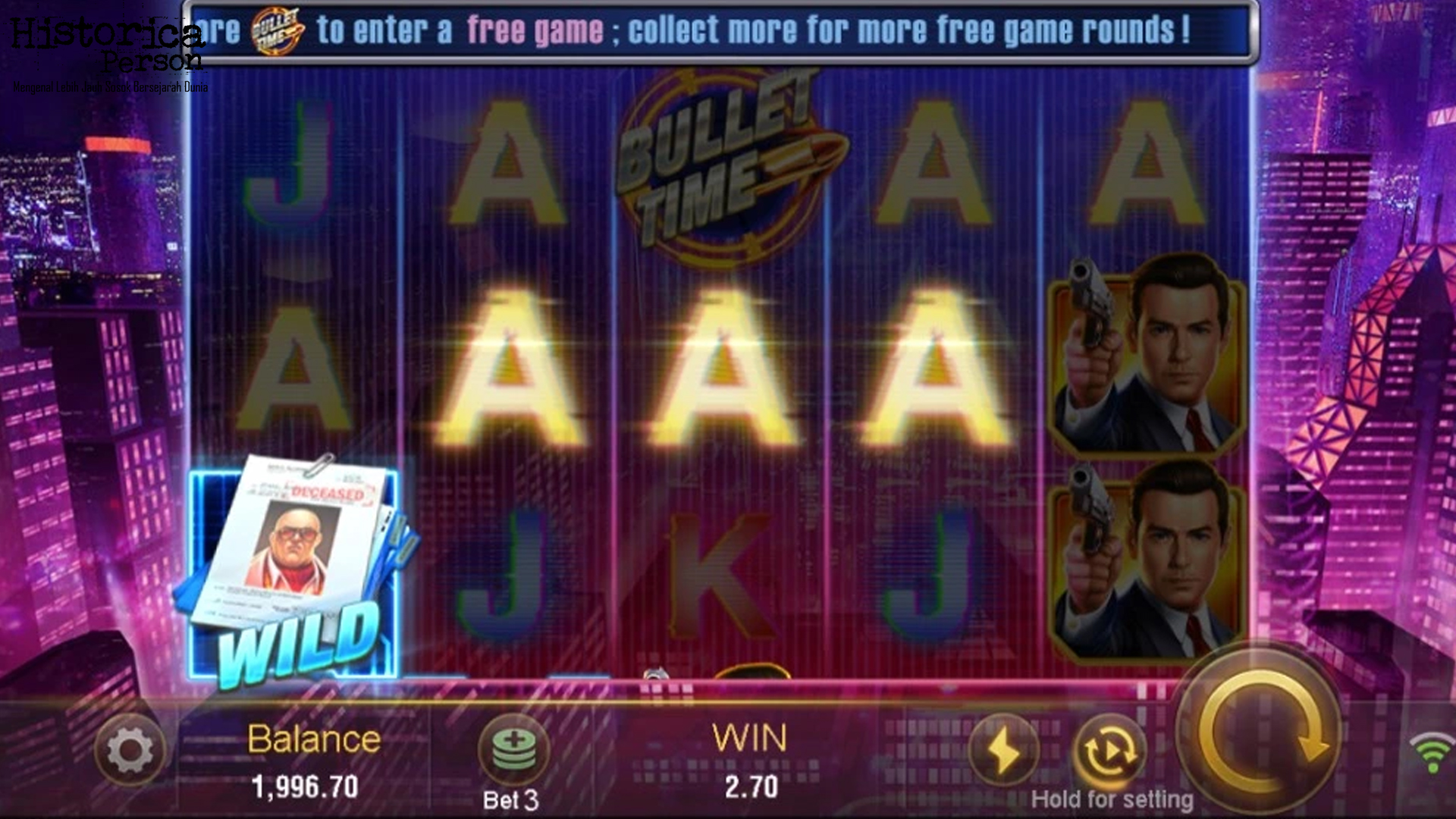Viewport: 1456px width, 819px height.
Task: Hold for setting label under auto-spin
Action: click(1112, 799)
